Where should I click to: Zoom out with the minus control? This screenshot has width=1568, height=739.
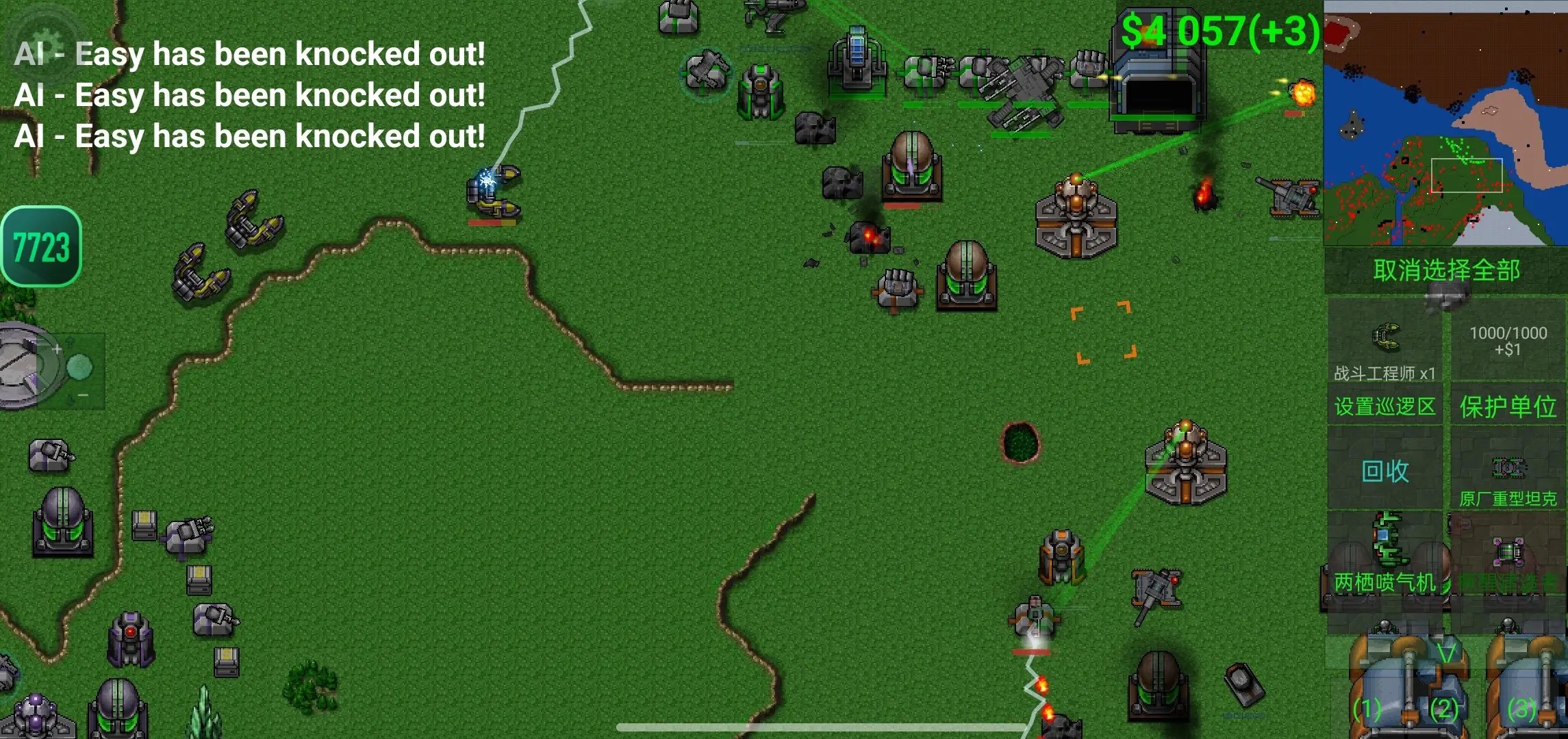coord(82,396)
